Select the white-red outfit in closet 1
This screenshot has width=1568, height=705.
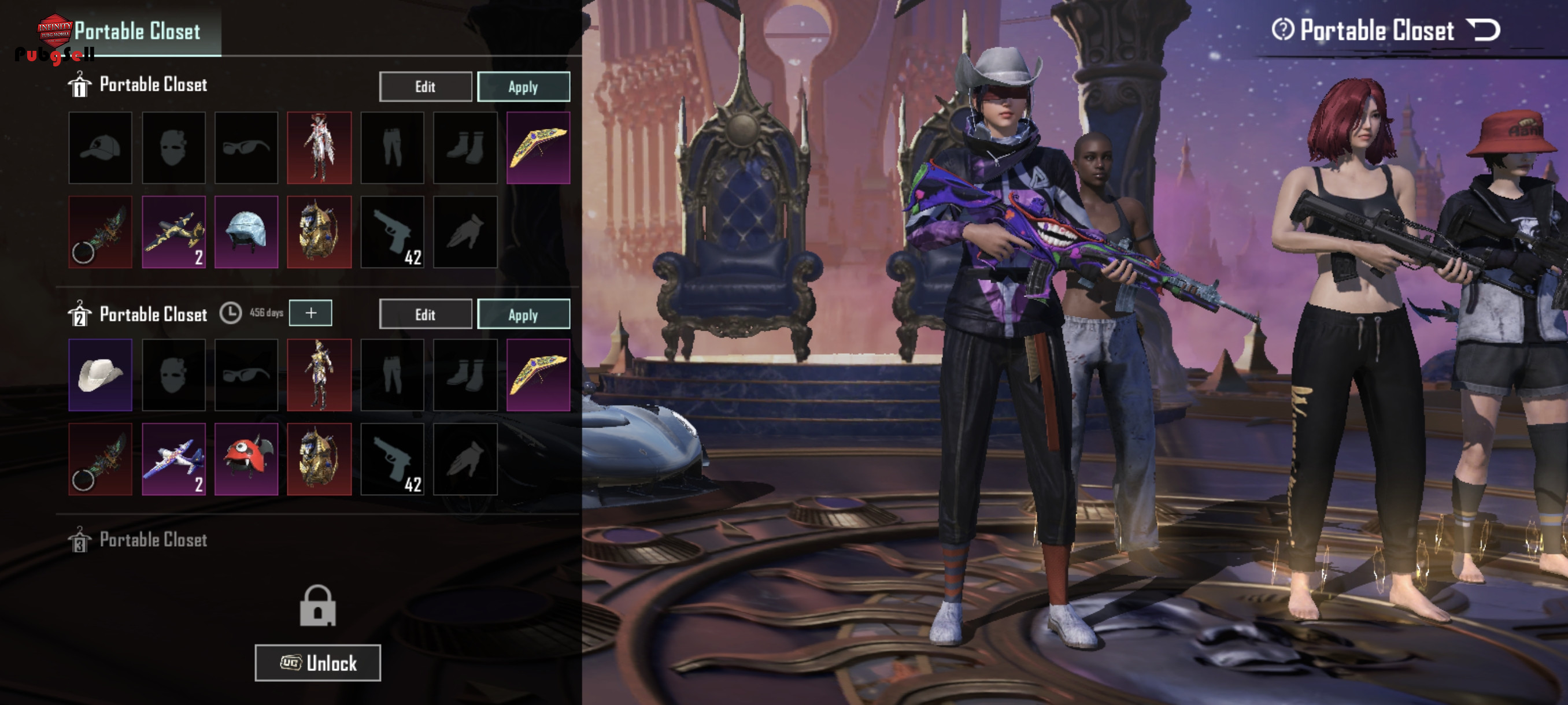(x=320, y=147)
